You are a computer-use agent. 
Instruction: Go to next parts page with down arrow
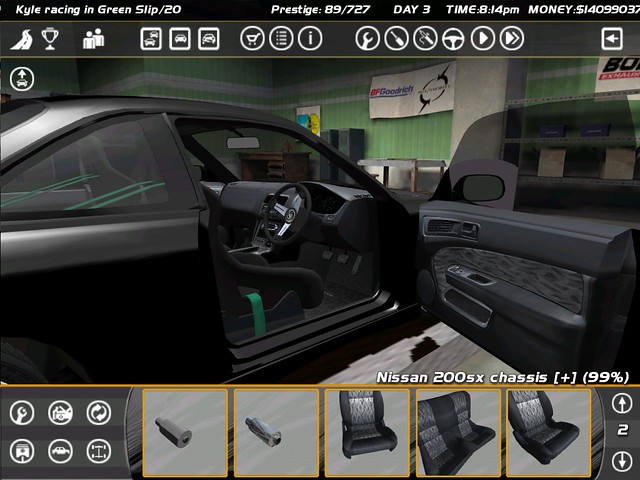pyautogui.click(x=621, y=460)
